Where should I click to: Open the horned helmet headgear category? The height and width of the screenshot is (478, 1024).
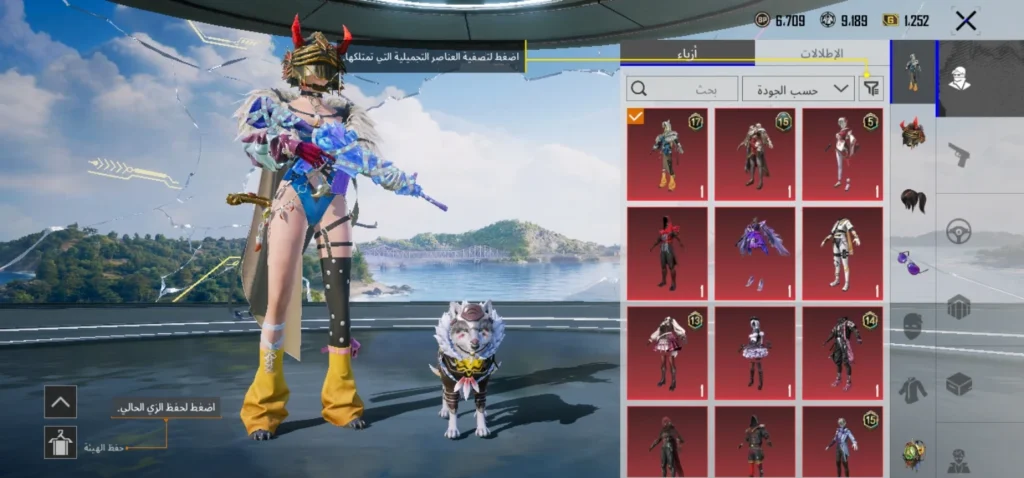point(912,133)
